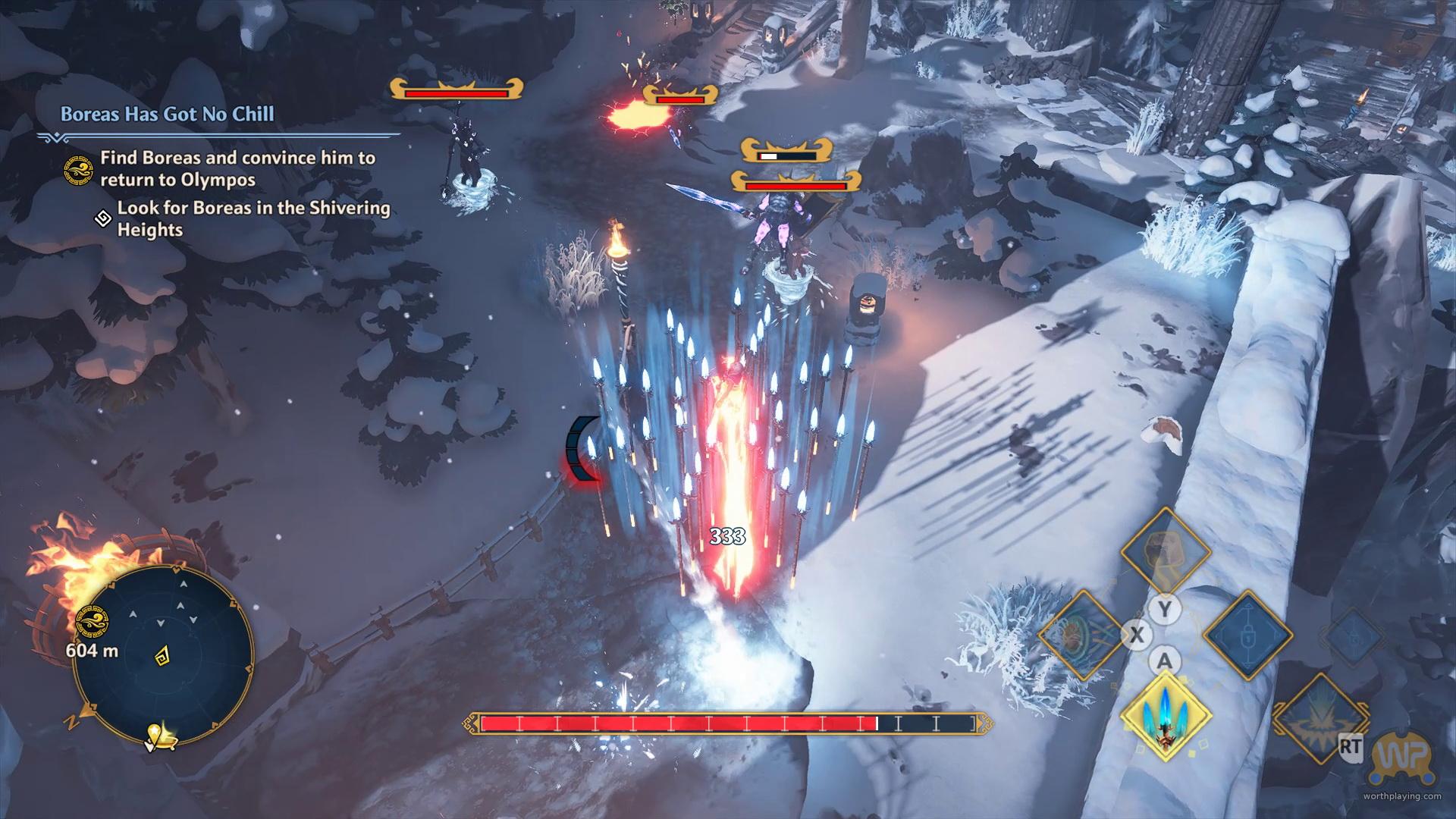Select the Shivering Heights sub-objective
This screenshot has width=1456, height=819.
tap(253, 218)
